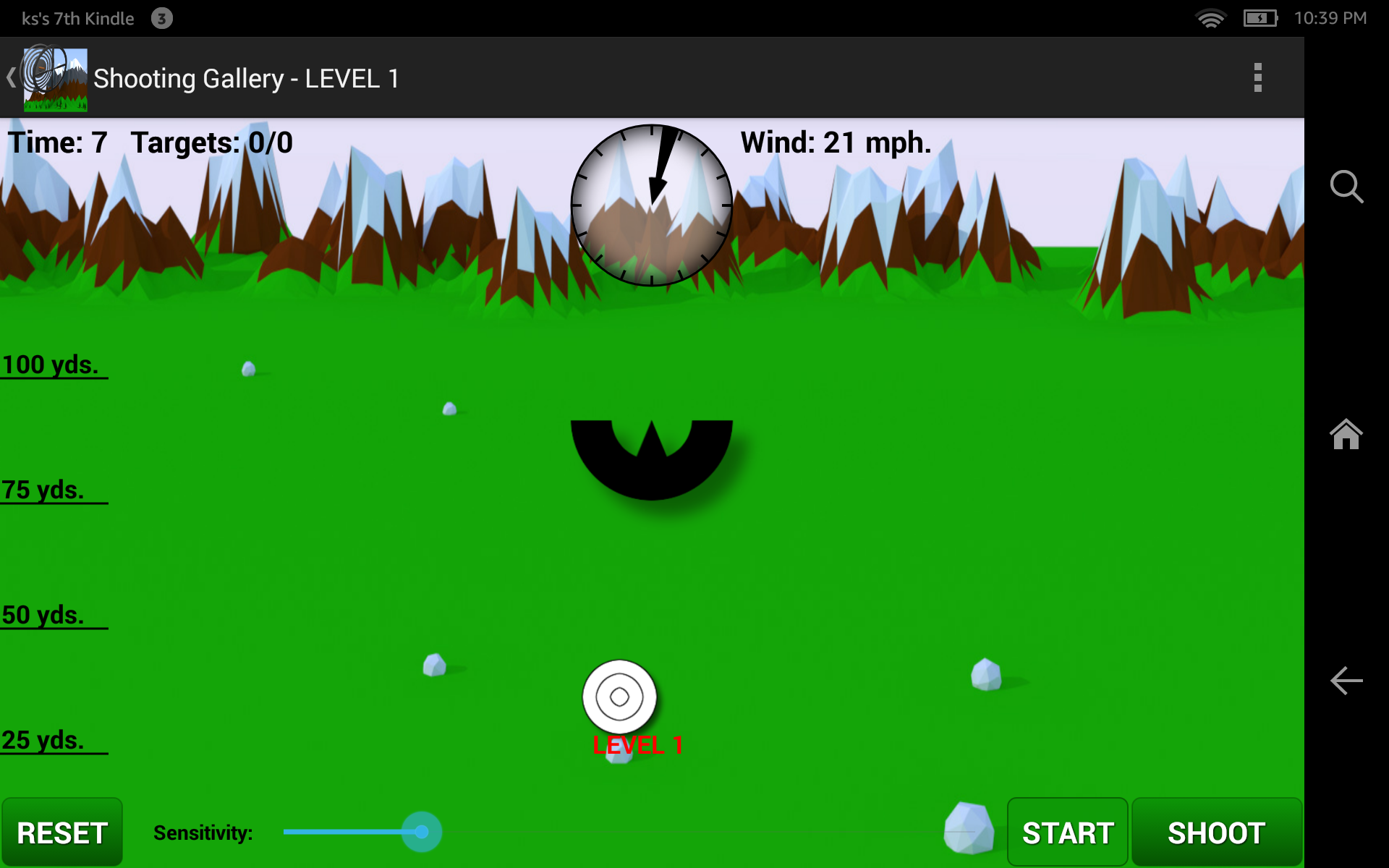Tap the Targets: 0/0 counter
Image resolution: width=1389 pixels, height=868 pixels.
coord(212,142)
